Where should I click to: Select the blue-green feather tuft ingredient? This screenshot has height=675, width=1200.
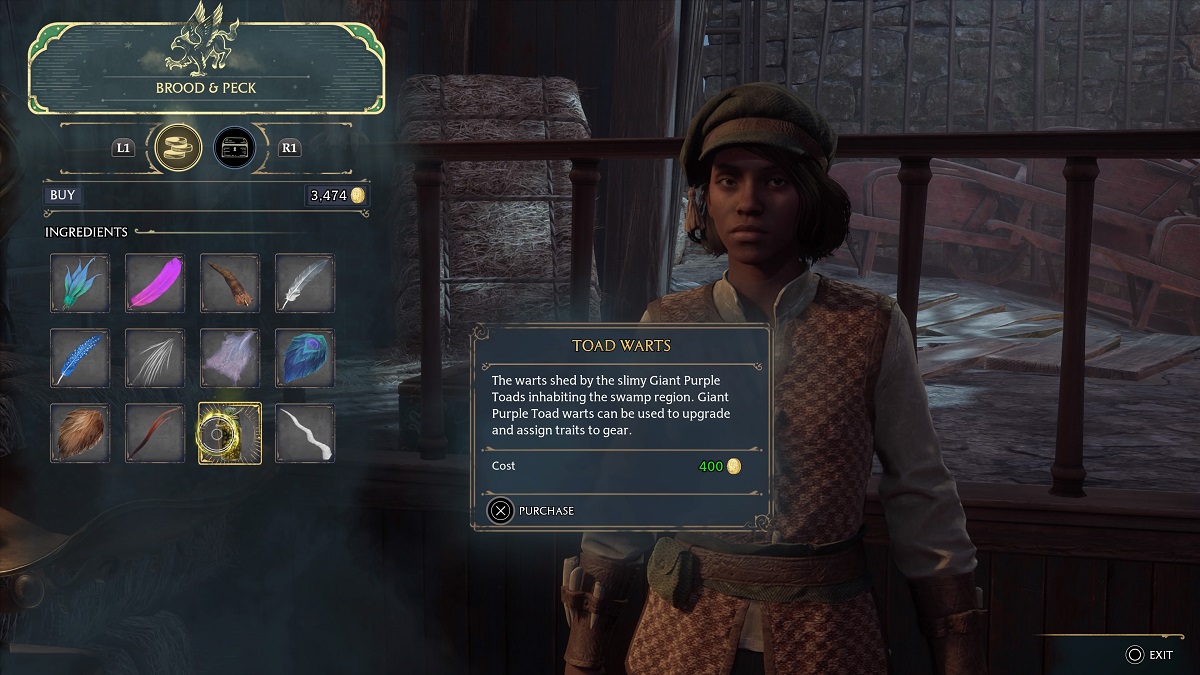tap(80, 283)
